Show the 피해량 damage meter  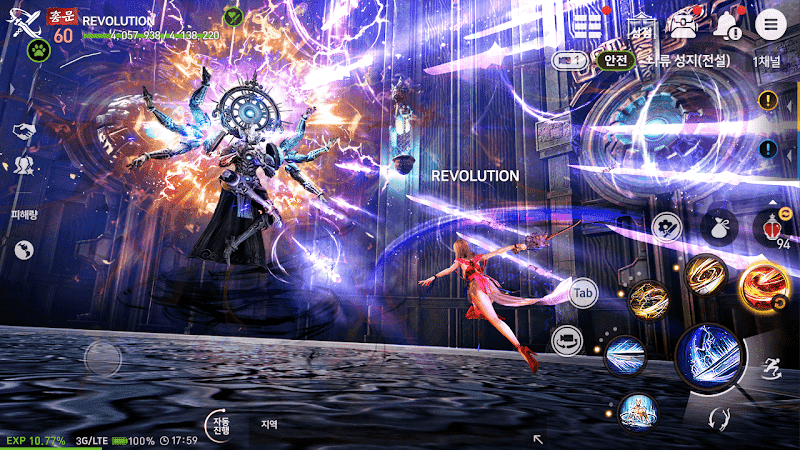(x=22, y=216)
